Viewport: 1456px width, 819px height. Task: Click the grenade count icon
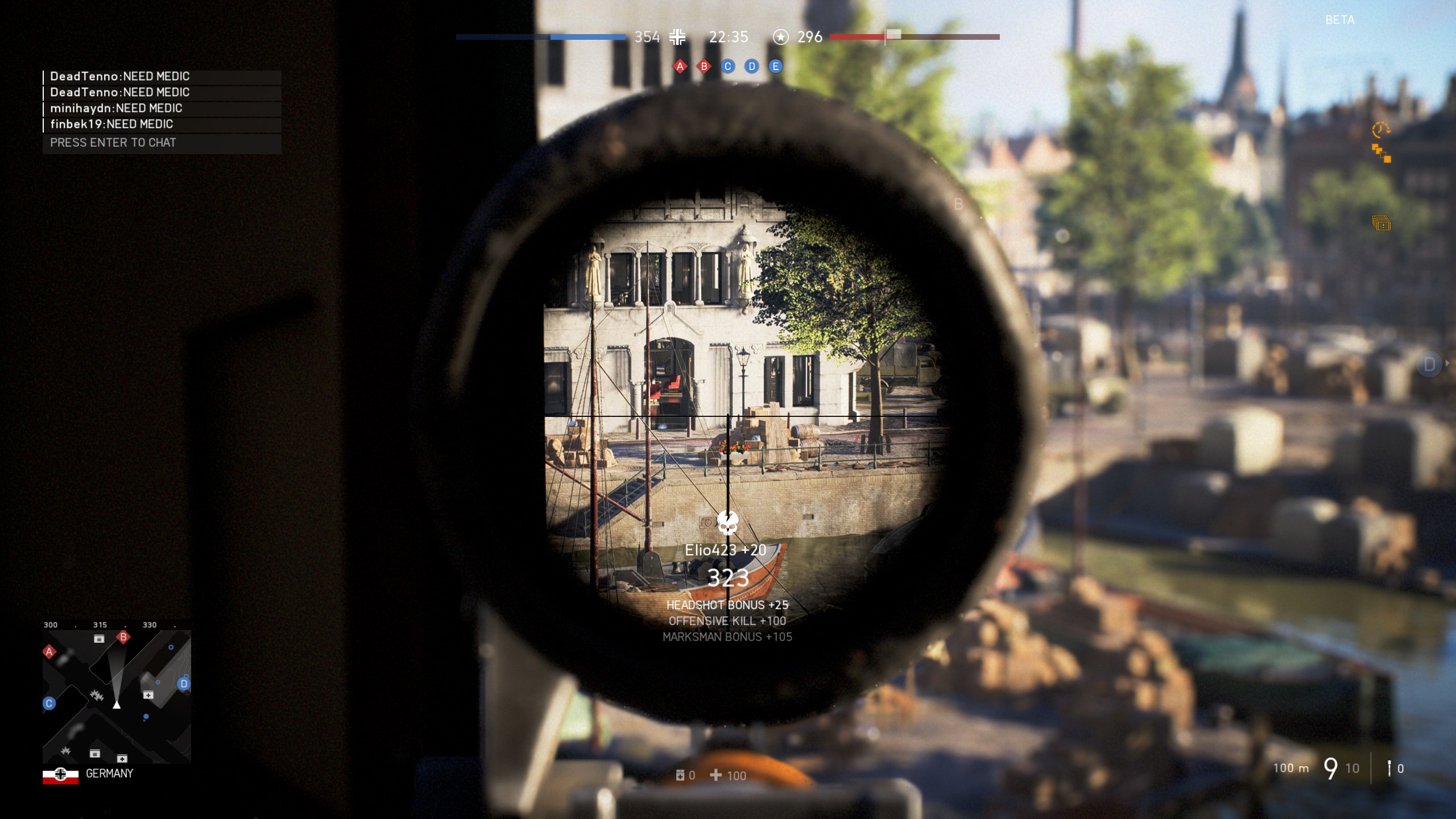[1389, 768]
